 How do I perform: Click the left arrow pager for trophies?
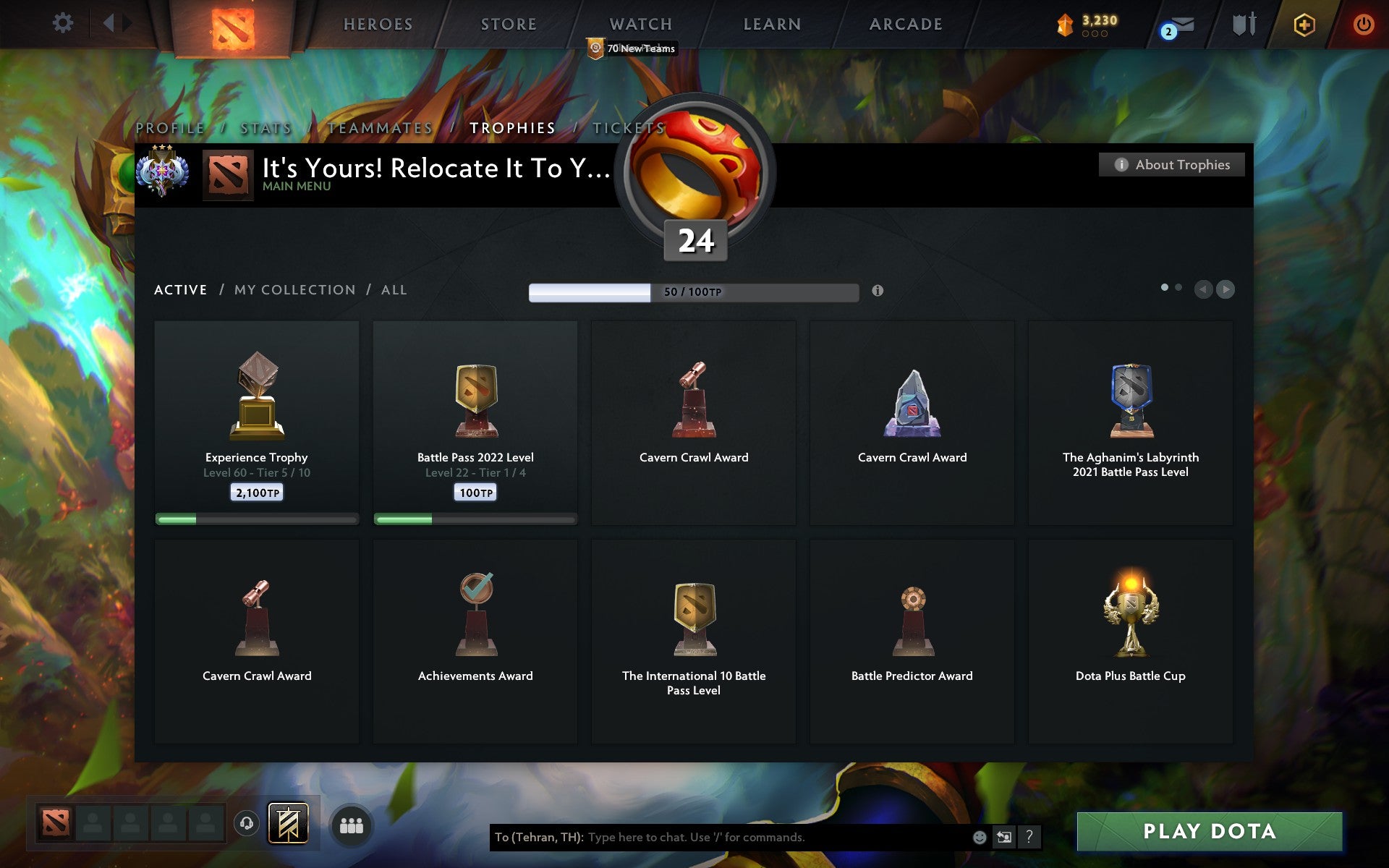pyautogui.click(x=1203, y=289)
